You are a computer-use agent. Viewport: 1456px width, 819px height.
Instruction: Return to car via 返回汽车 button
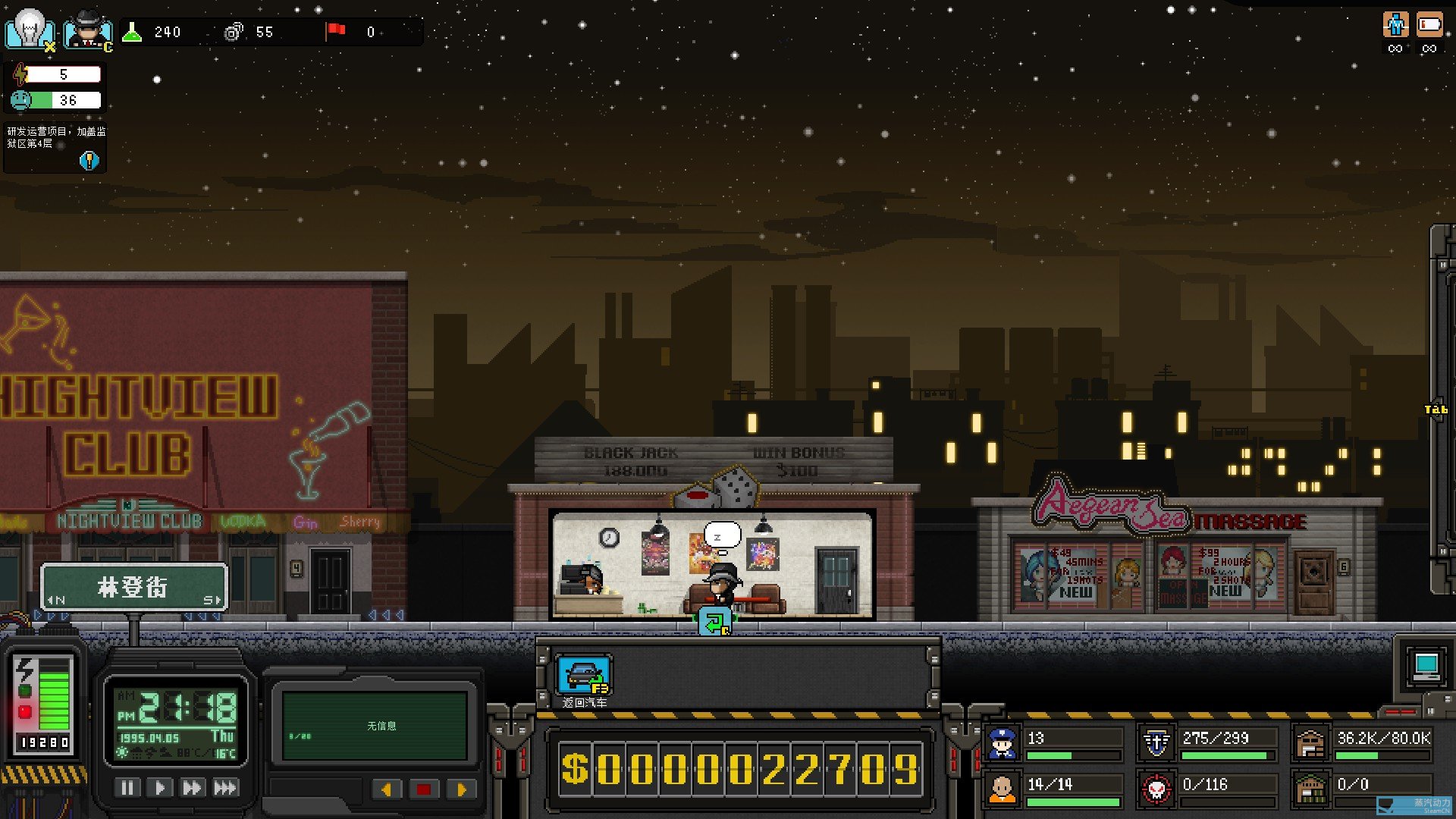(x=584, y=675)
